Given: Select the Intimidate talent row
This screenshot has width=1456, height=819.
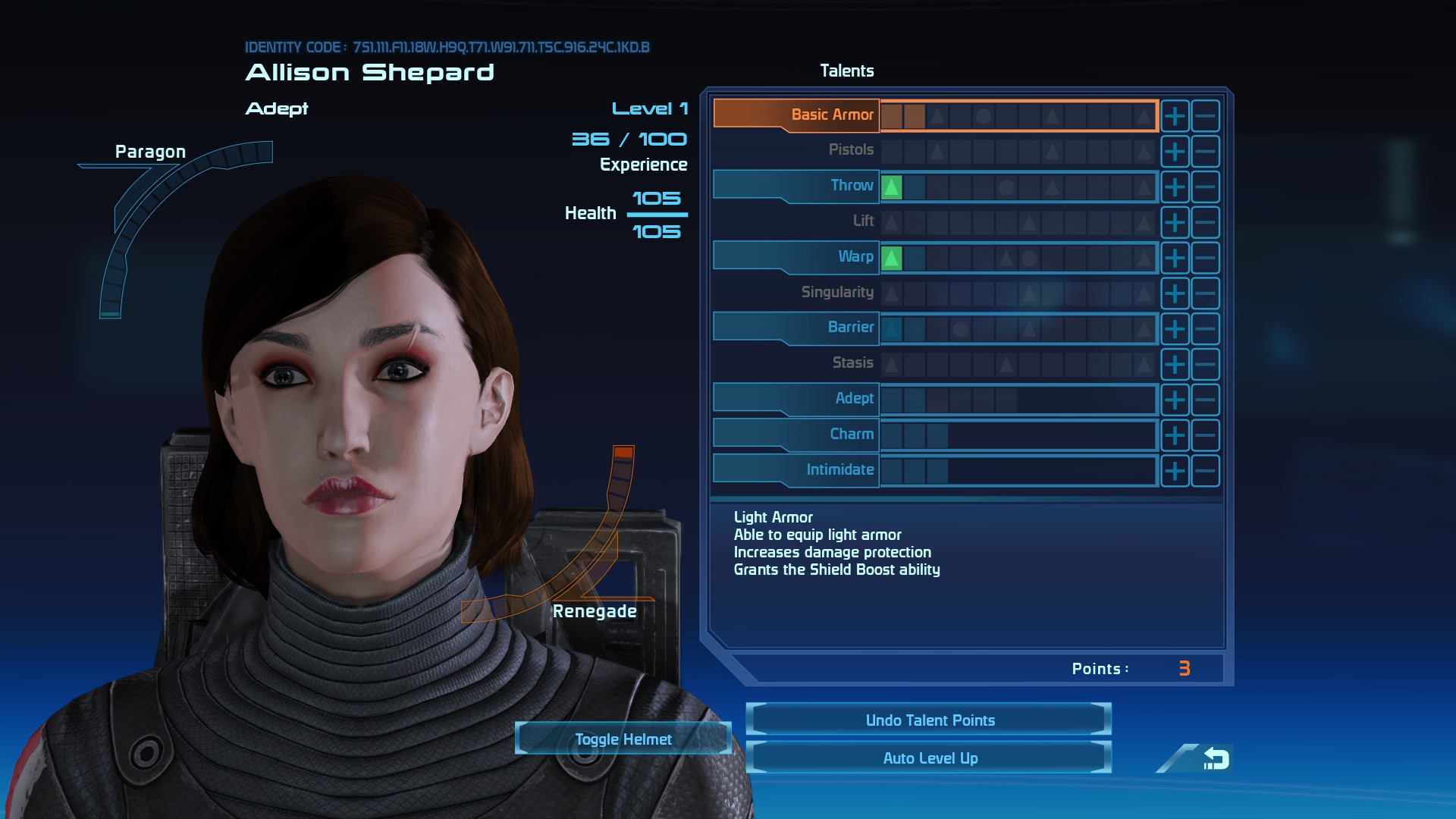Looking at the screenshot, I should tap(796, 469).
